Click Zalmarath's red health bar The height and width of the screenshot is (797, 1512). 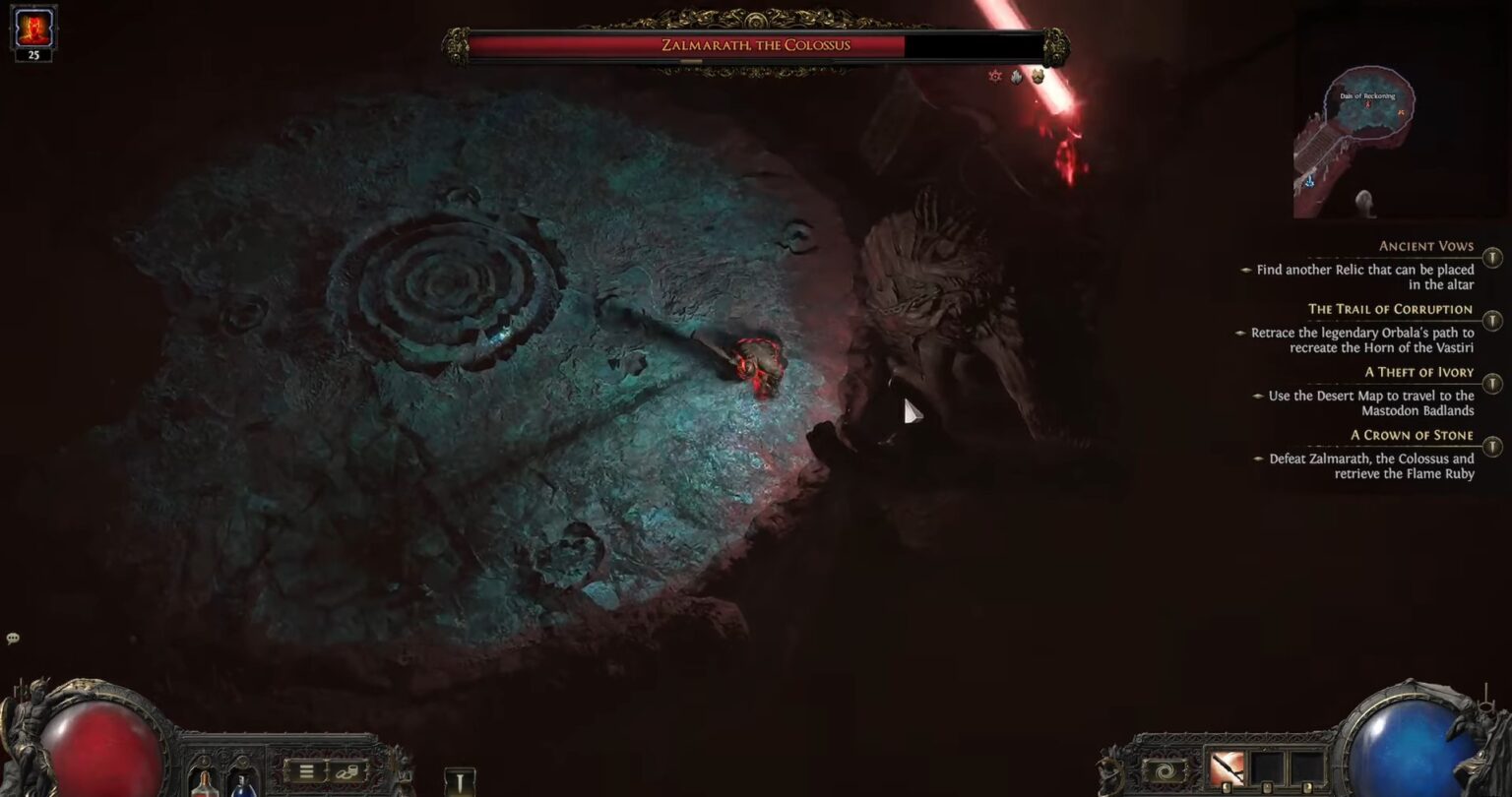pyautogui.click(x=689, y=44)
